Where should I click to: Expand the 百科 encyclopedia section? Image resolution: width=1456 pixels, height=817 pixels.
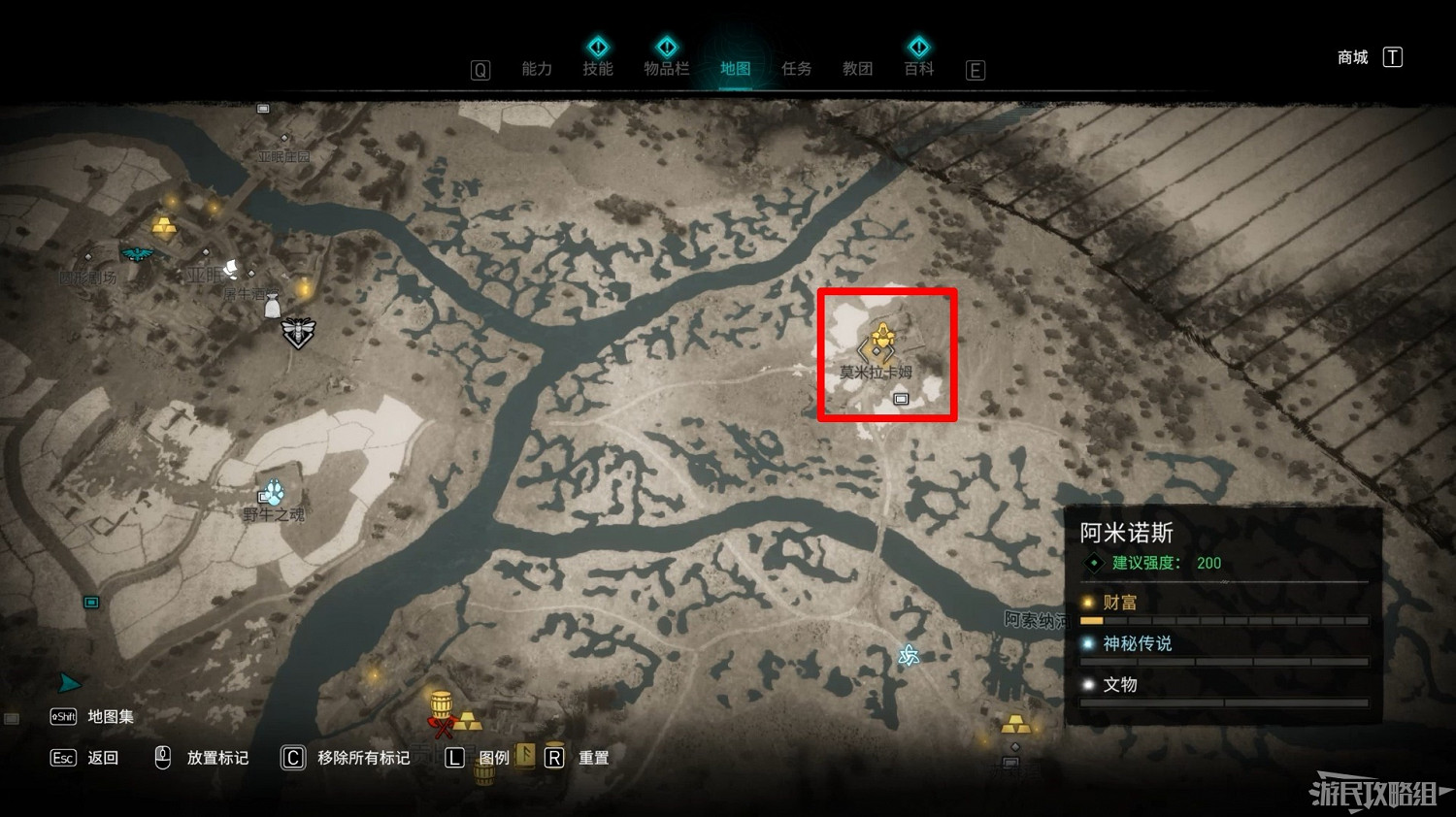click(x=918, y=69)
